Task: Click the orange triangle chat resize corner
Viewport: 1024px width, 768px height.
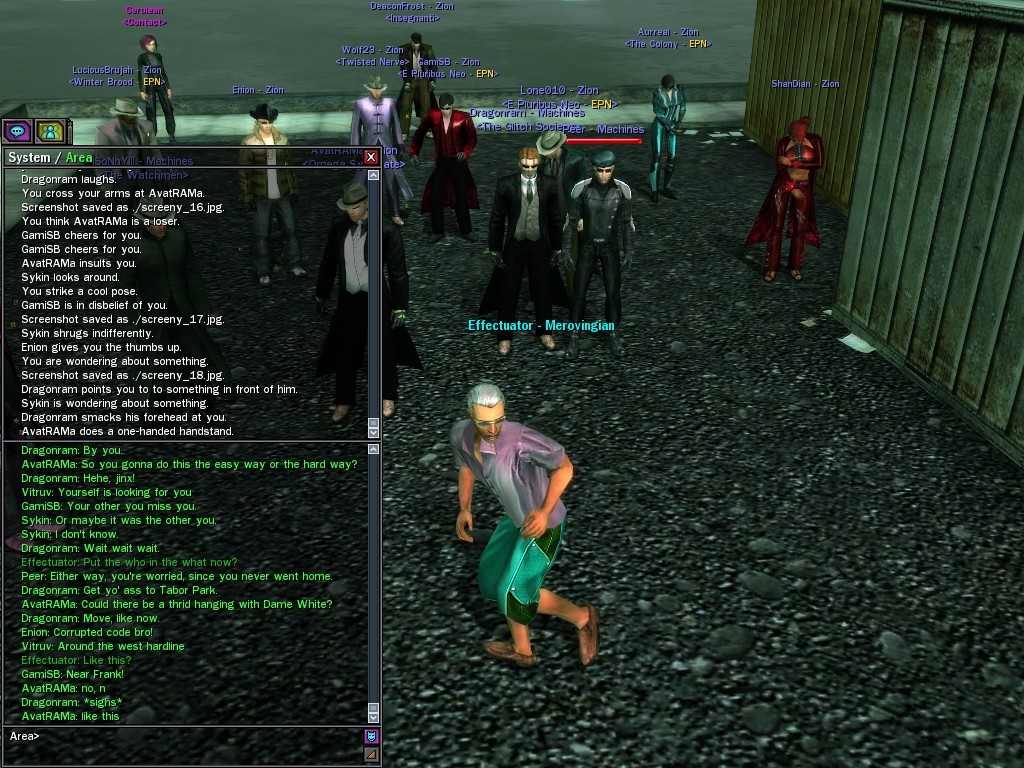Action: coord(372,754)
